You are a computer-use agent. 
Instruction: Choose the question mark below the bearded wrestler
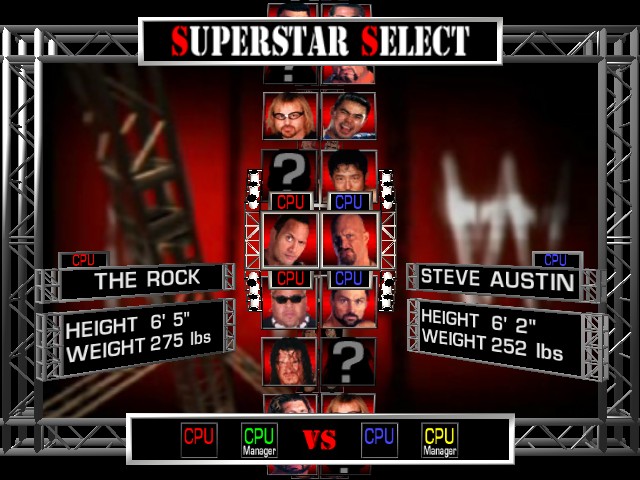coord(348,360)
